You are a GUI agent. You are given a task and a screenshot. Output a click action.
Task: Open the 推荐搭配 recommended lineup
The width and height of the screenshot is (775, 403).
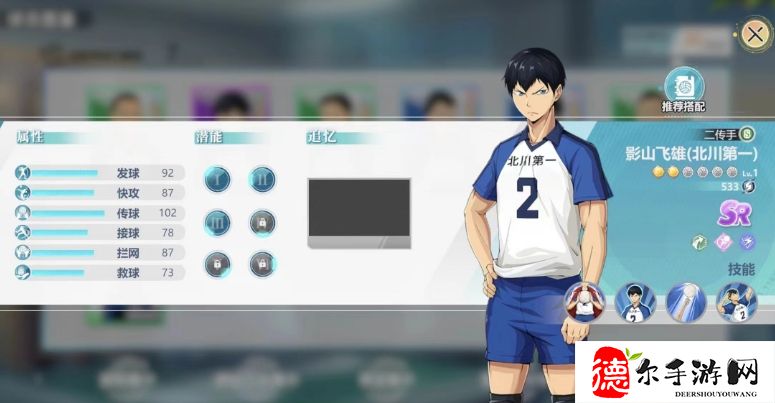[683, 86]
